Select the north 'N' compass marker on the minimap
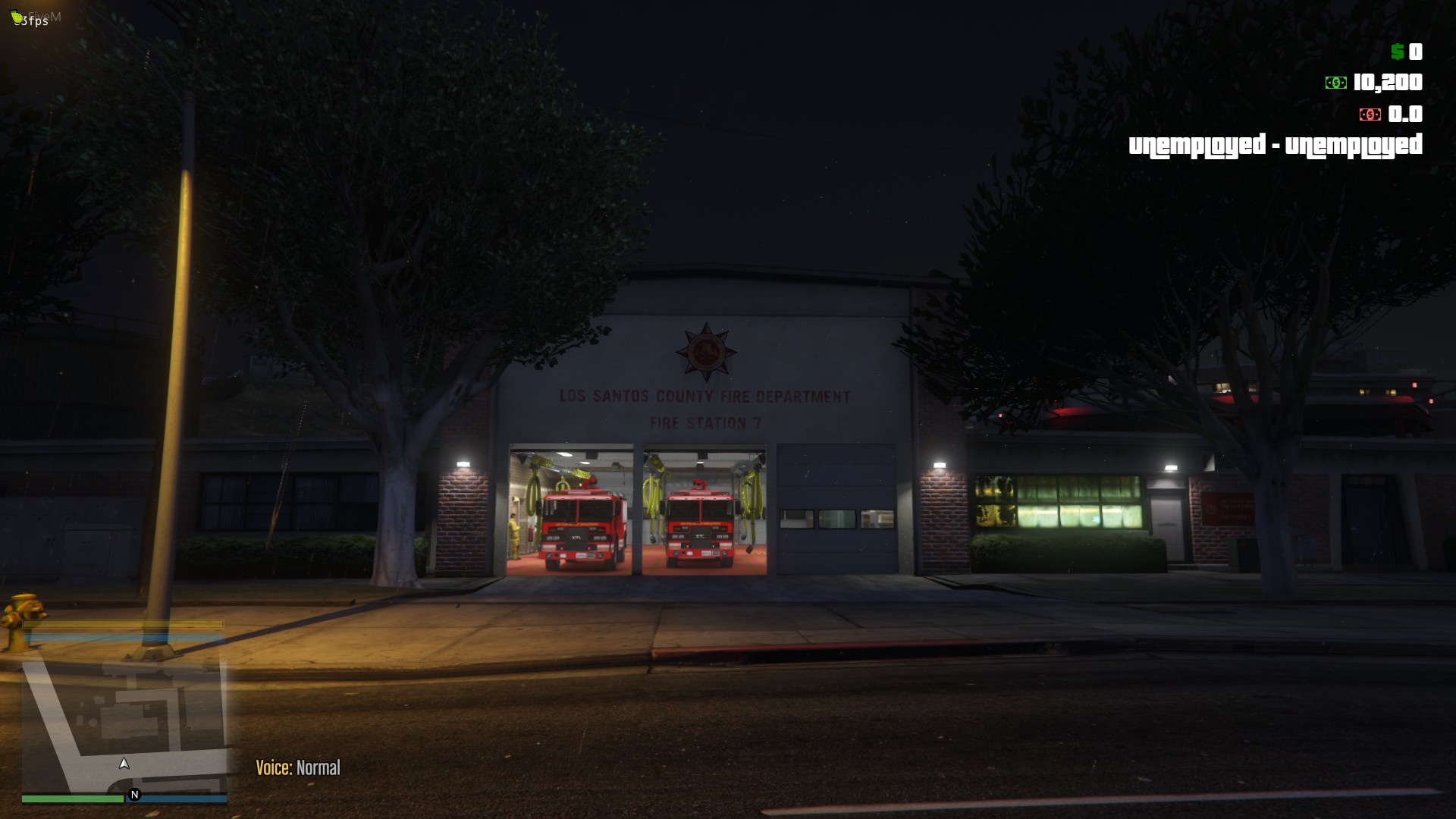Screen dimensions: 1456x819 pyautogui.click(x=133, y=793)
